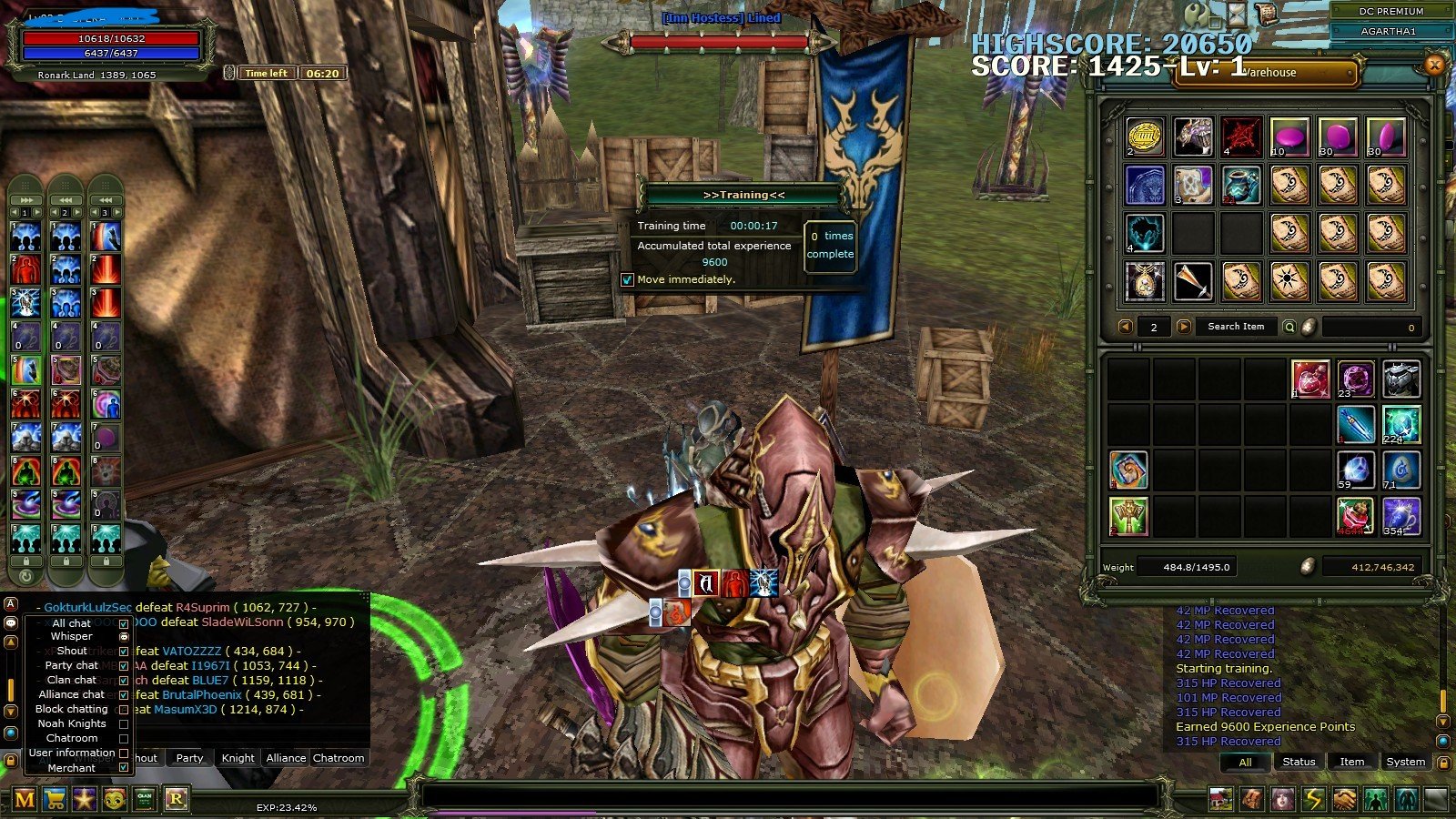Untick the Shout chat filter
The width and height of the screenshot is (1456, 819).
(124, 652)
